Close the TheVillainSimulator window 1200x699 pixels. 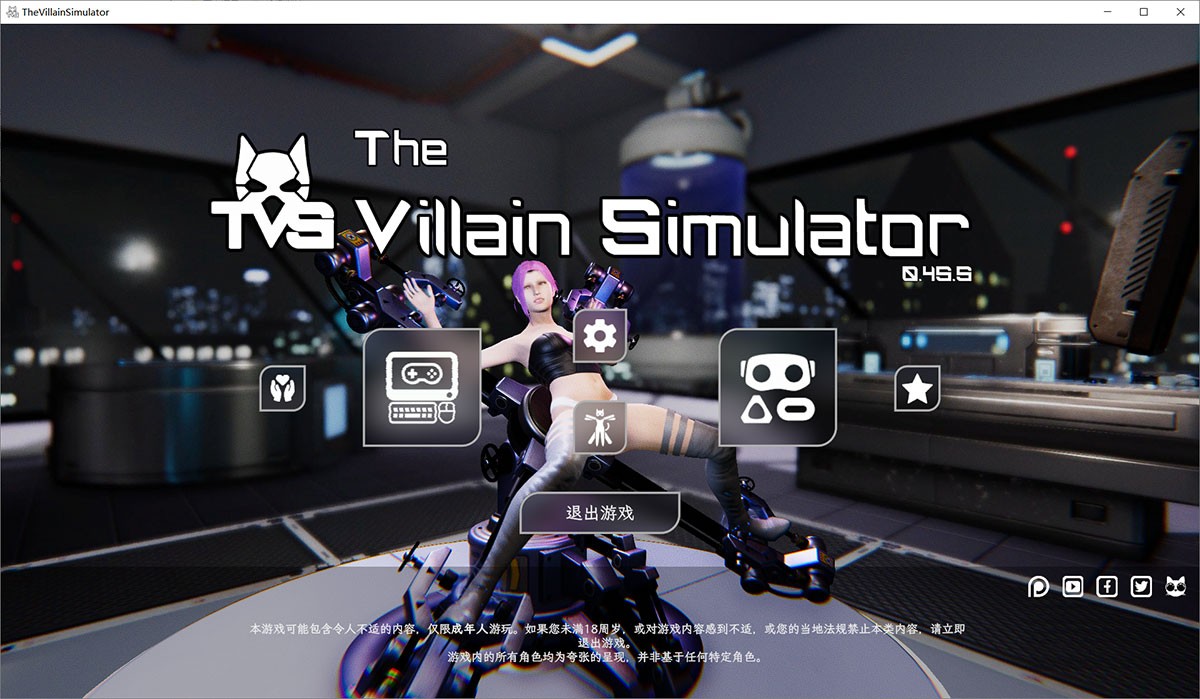pyautogui.click(x=1176, y=12)
